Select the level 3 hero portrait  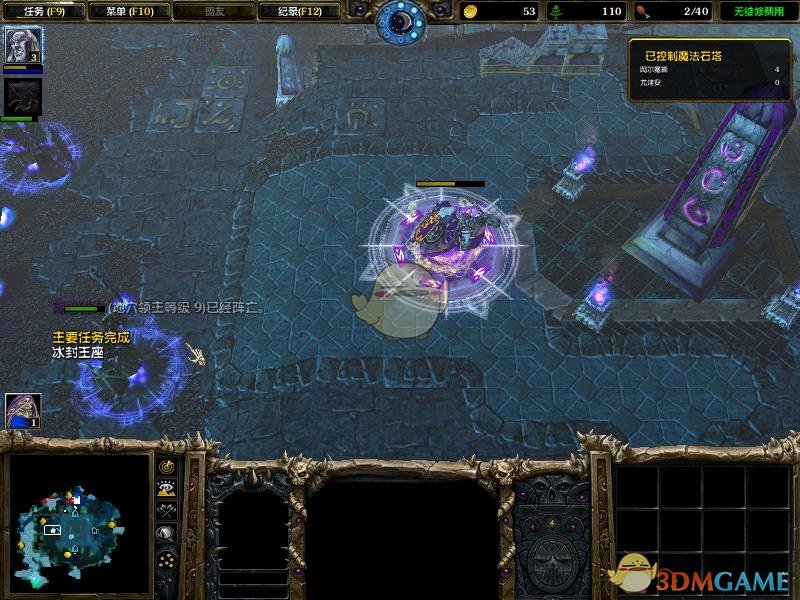click(22, 46)
